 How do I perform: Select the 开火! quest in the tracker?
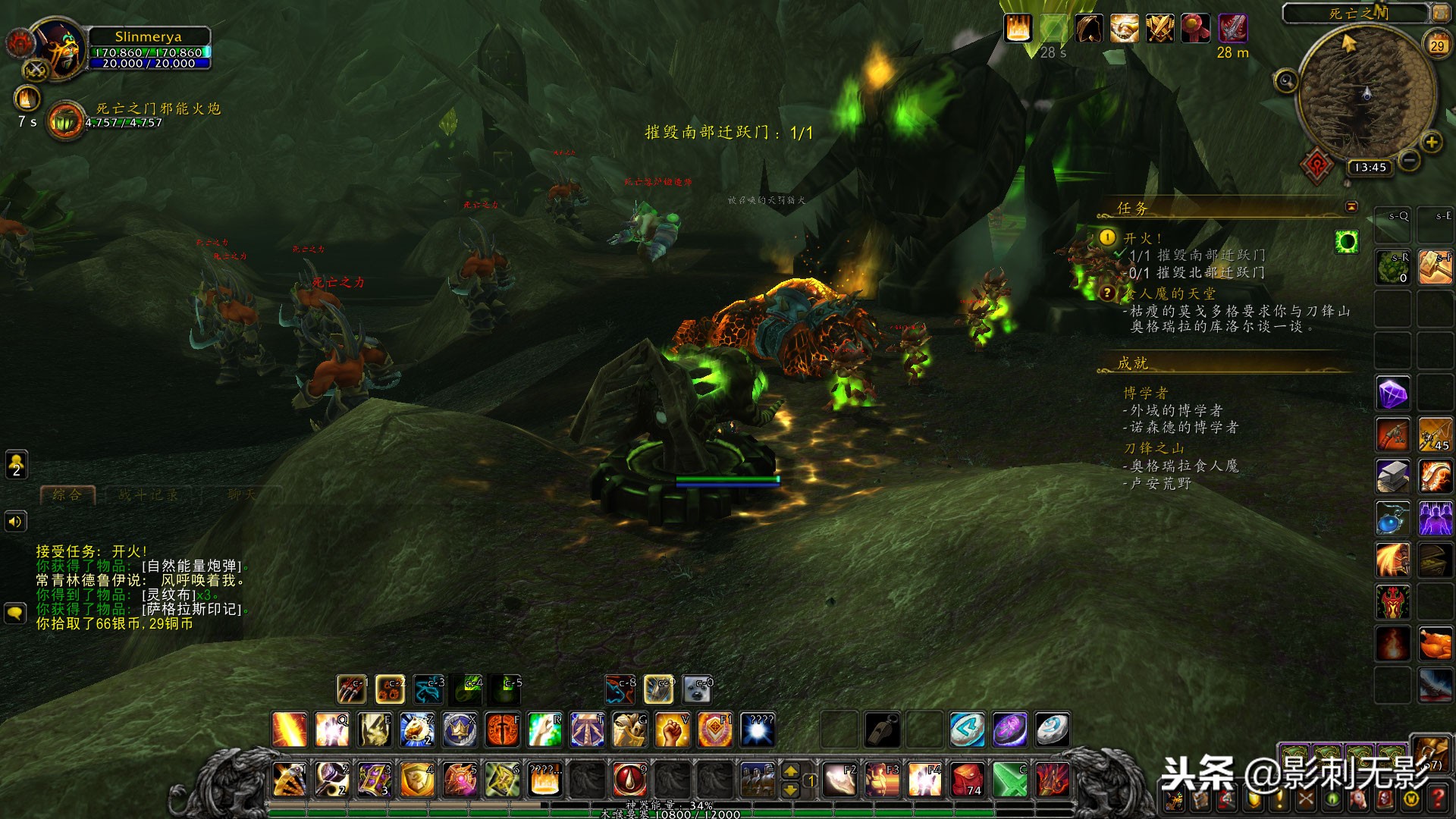pyautogui.click(x=1142, y=238)
